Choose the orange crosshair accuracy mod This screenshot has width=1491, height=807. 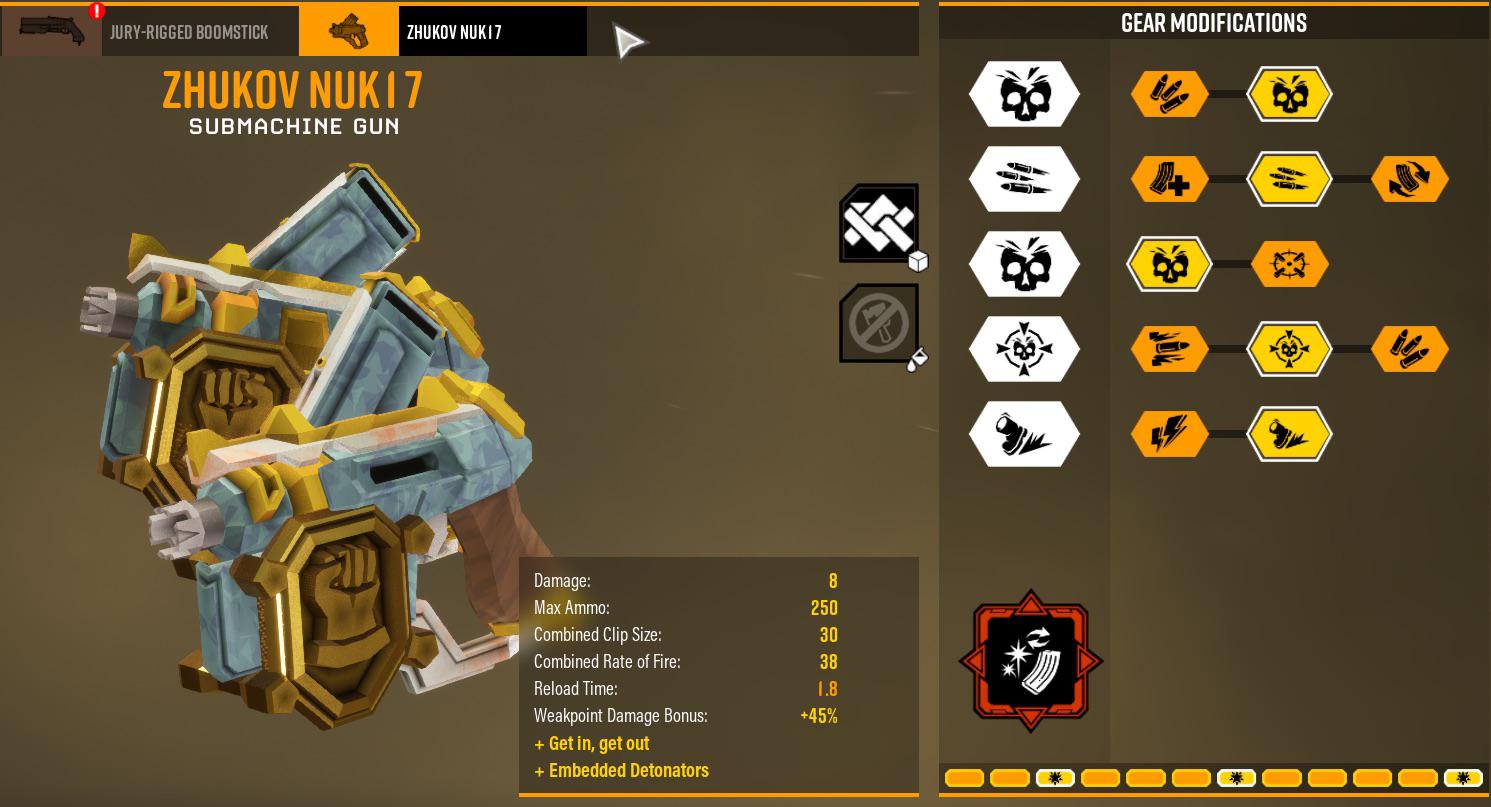coord(1289,265)
